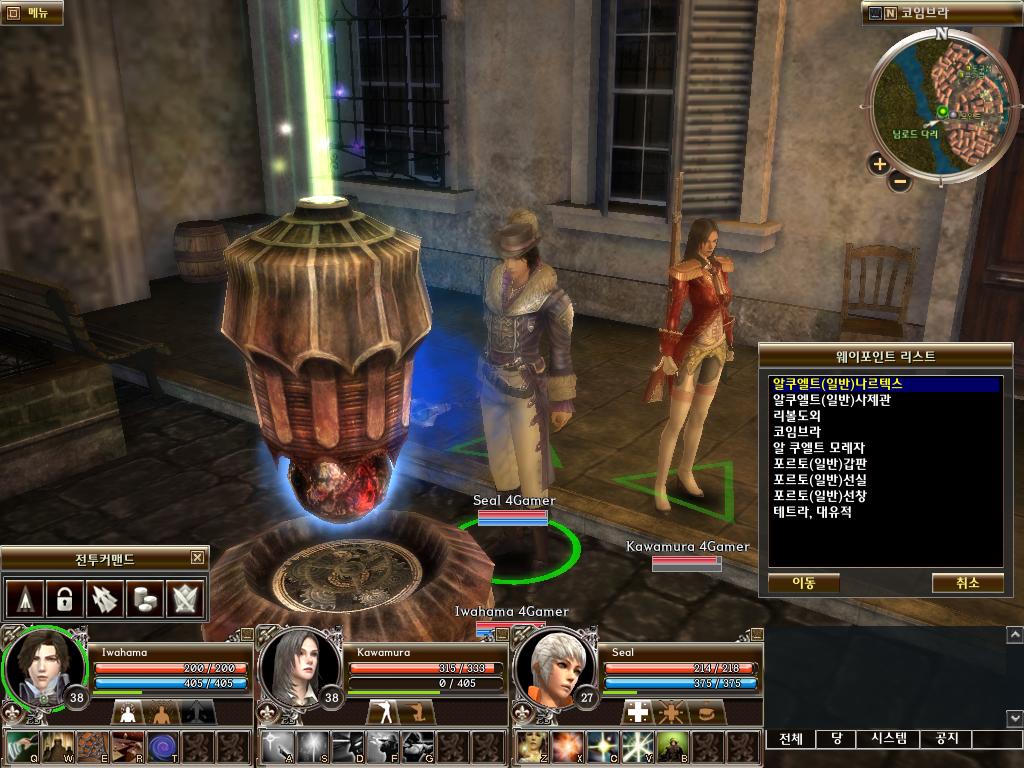
Task: Use Iwahama's purple spiral skill (T)
Action: point(162,747)
